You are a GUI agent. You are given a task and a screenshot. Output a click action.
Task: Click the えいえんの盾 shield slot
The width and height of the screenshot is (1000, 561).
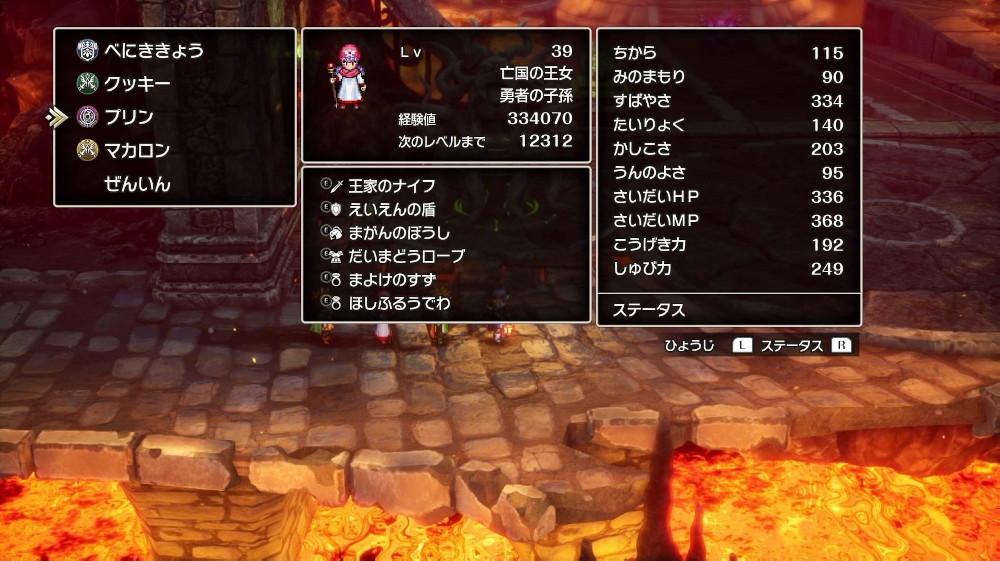tap(391, 209)
